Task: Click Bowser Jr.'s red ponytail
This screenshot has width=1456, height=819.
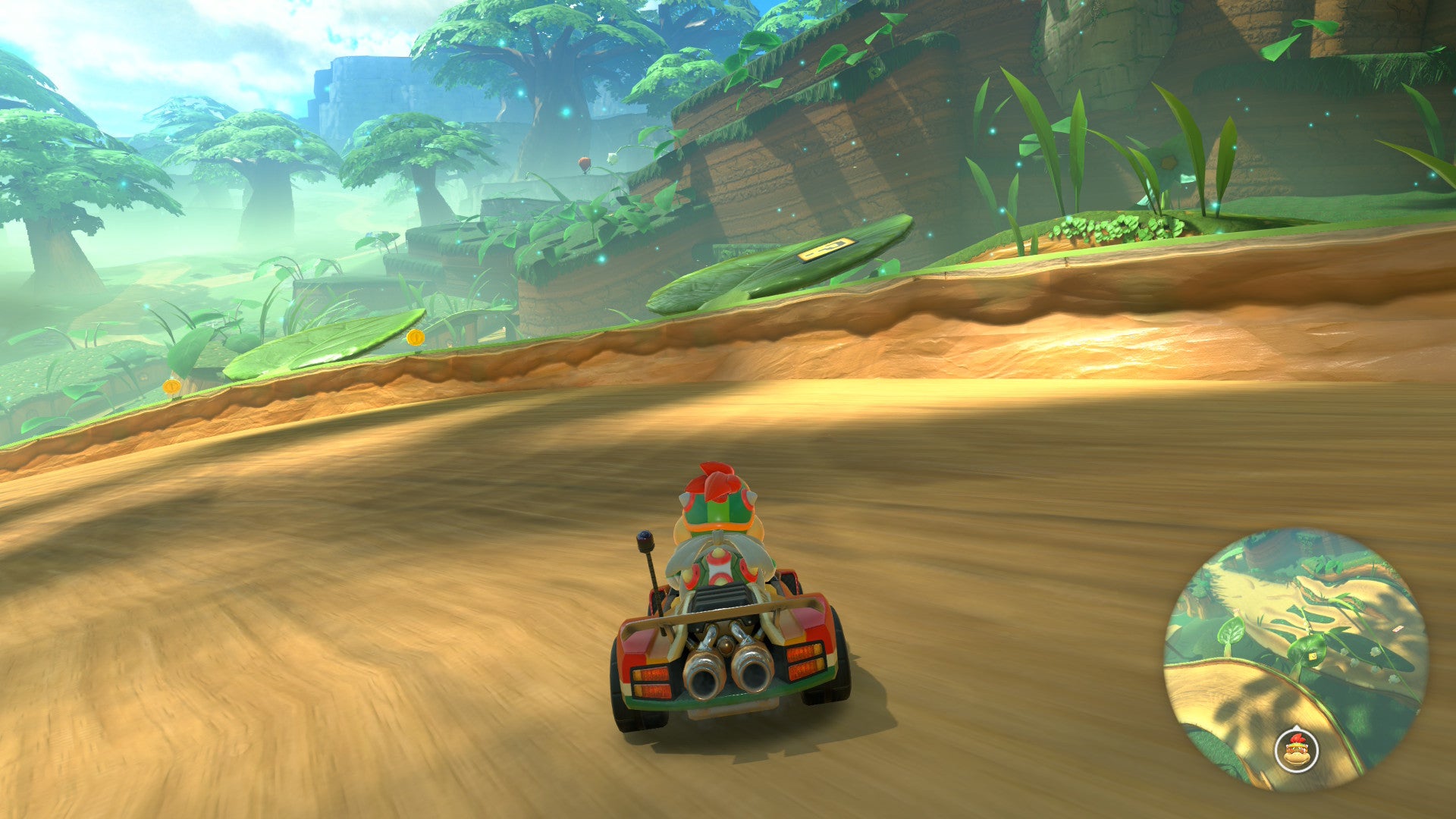Action: click(717, 479)
